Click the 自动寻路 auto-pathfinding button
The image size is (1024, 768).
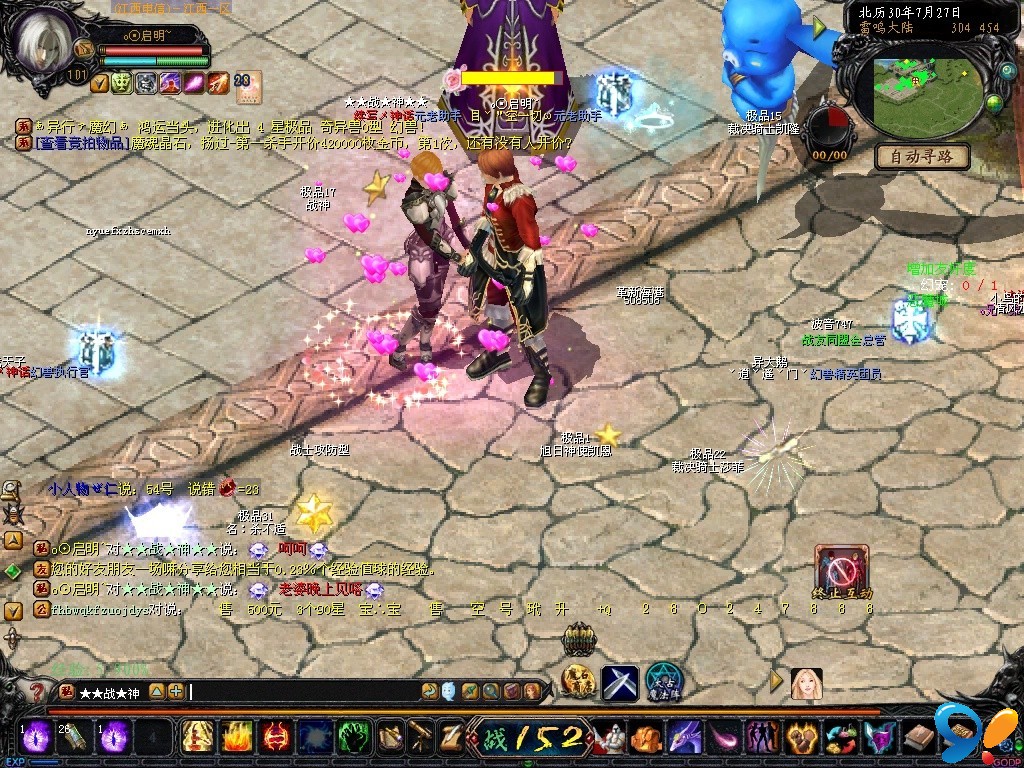[x=922, y=156]
